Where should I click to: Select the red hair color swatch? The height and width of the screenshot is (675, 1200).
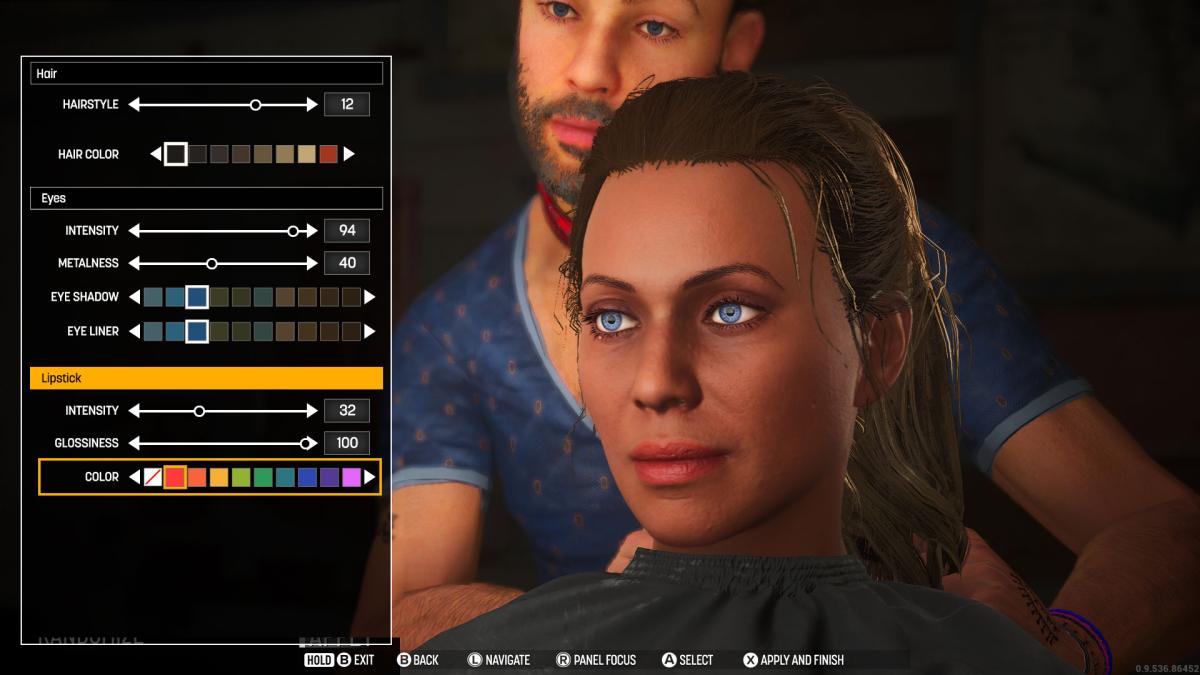328,154
